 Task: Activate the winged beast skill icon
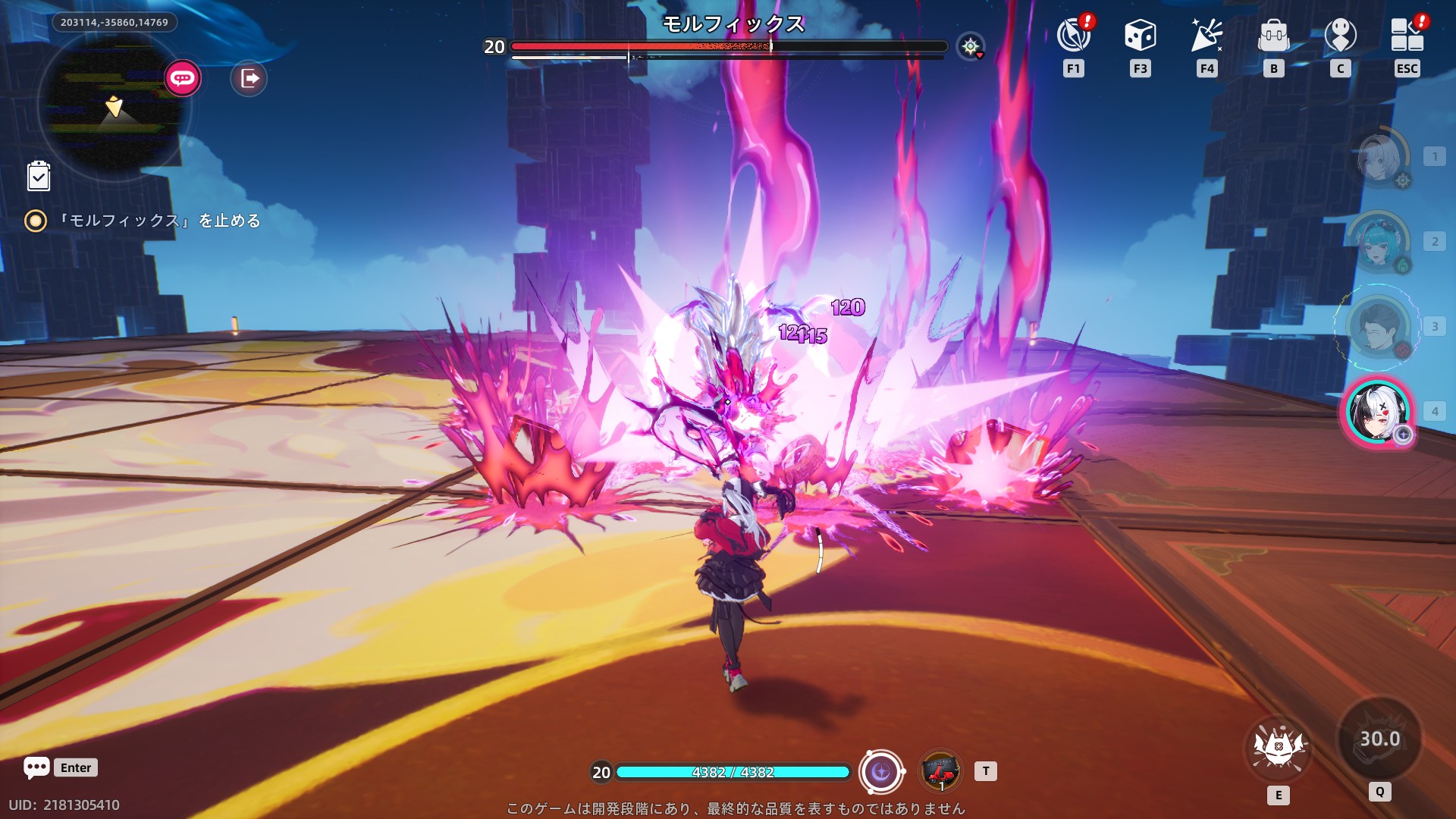[x=1279, y=747]
